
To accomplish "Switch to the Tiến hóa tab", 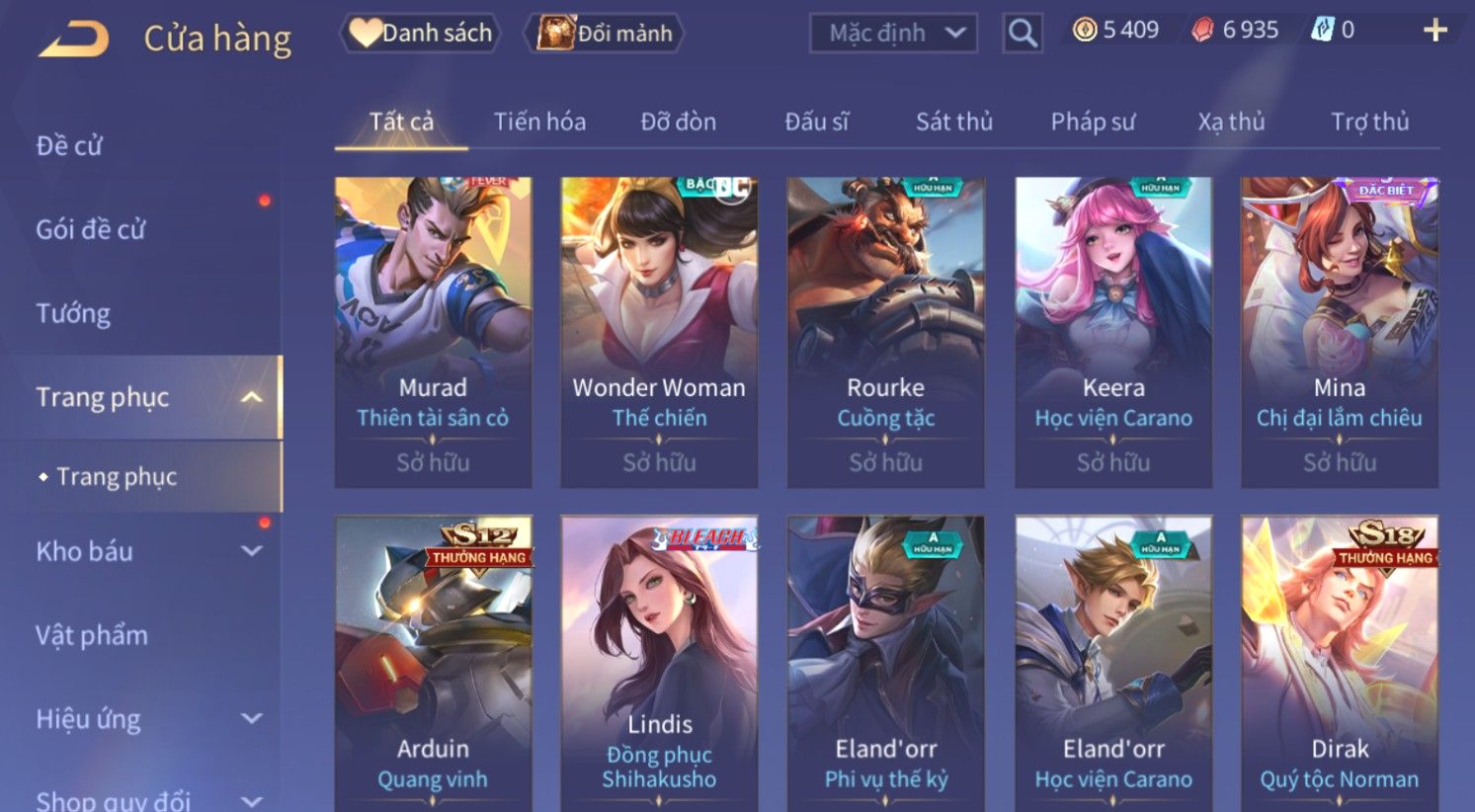I will pos(539,122).
